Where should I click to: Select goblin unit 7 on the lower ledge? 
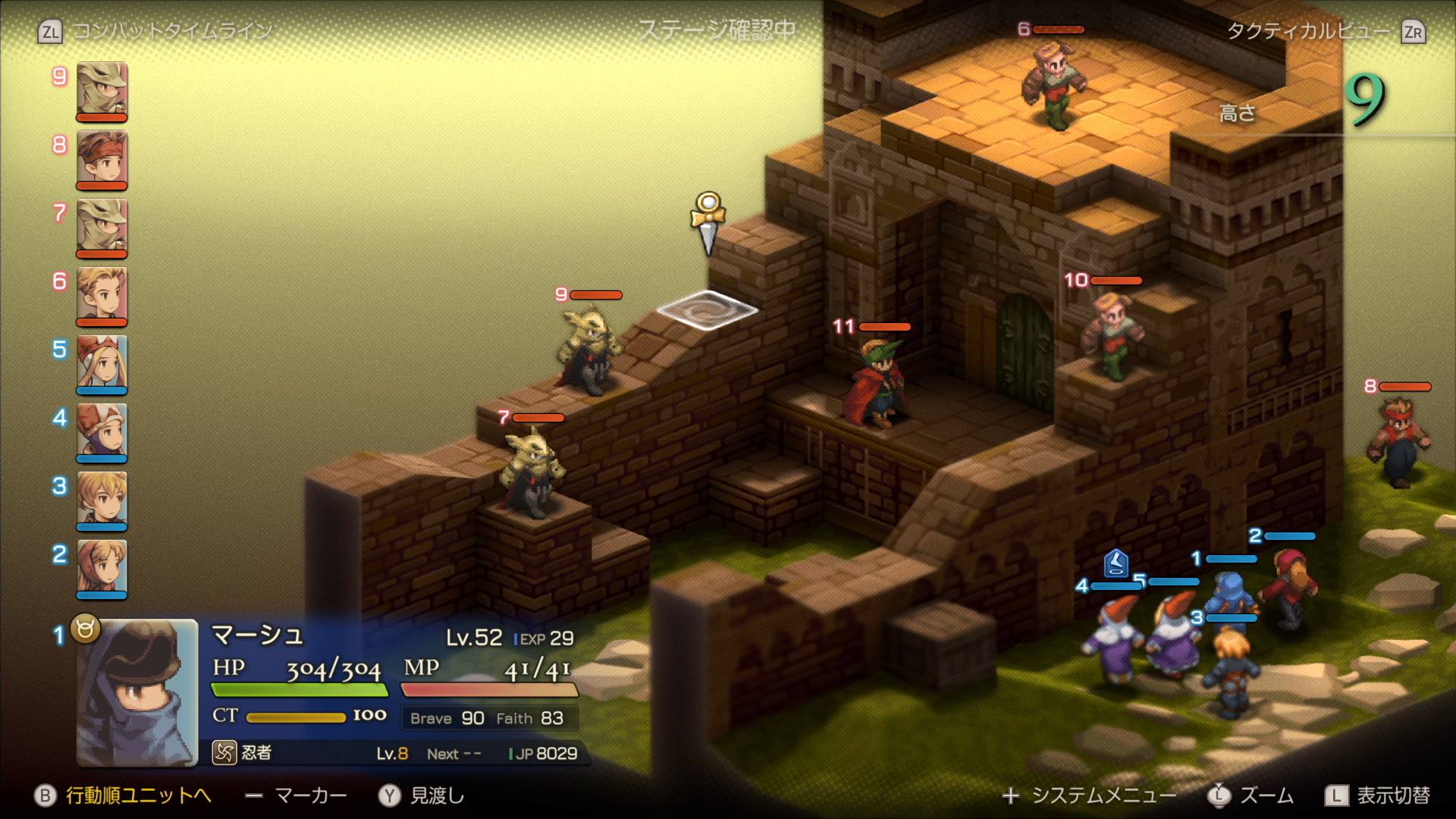coord(532,472)
